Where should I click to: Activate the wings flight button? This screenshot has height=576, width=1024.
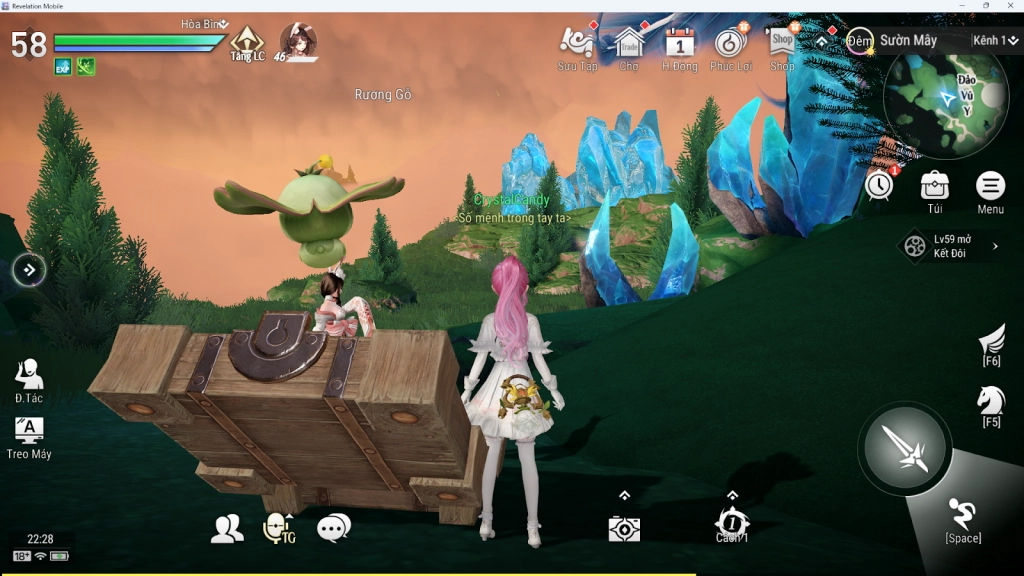[x=991, y=342]
